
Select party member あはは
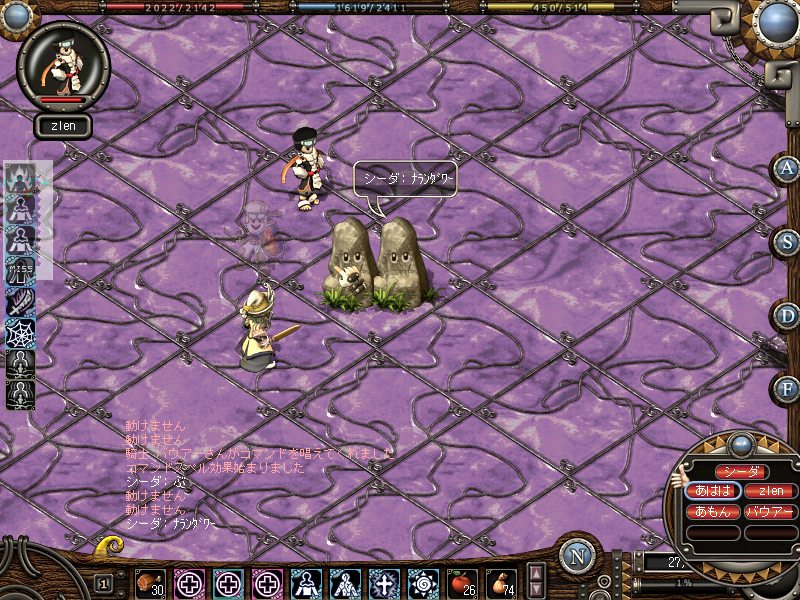click(714, 491)
